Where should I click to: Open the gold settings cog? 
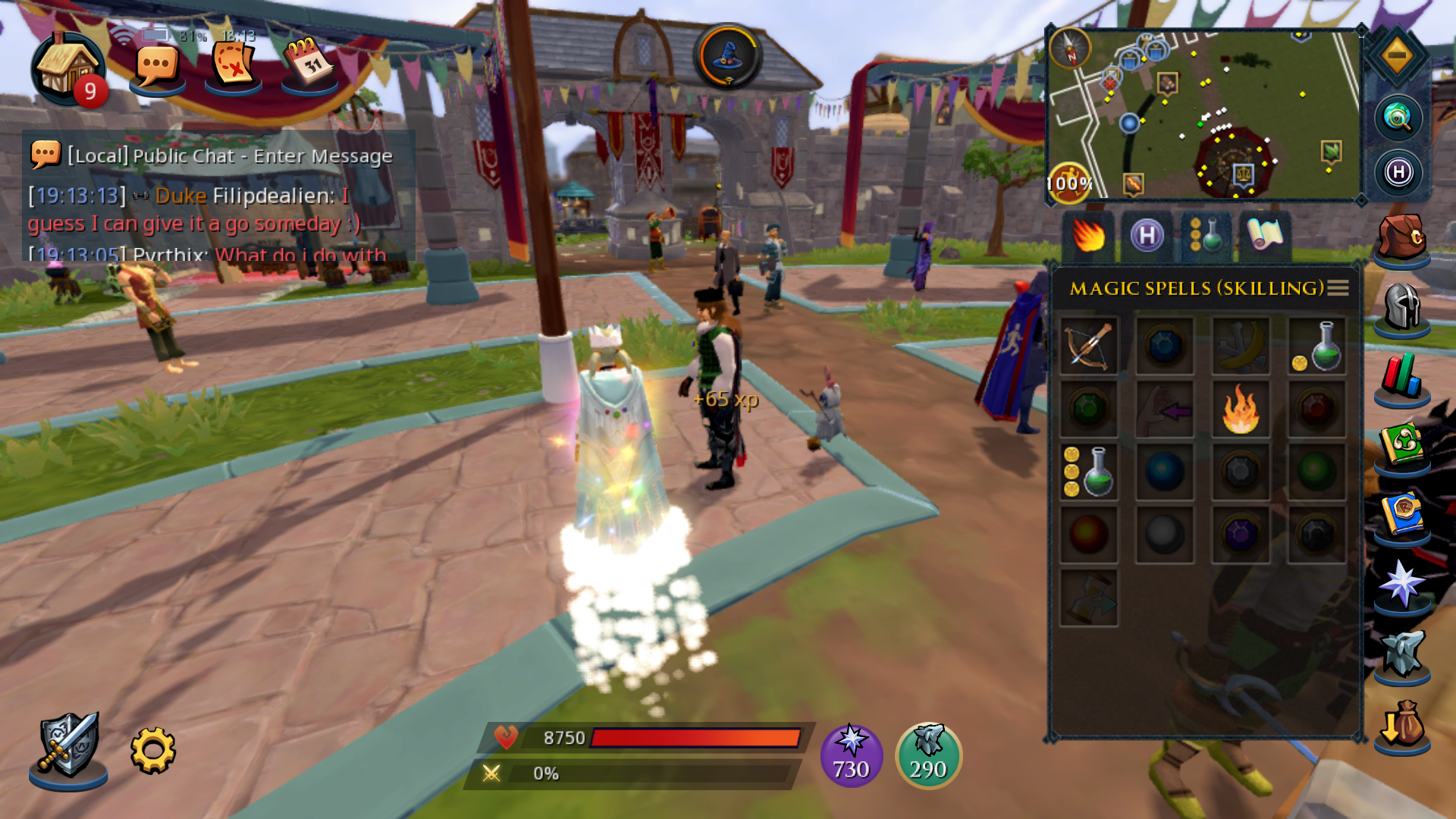coord(152,751)
